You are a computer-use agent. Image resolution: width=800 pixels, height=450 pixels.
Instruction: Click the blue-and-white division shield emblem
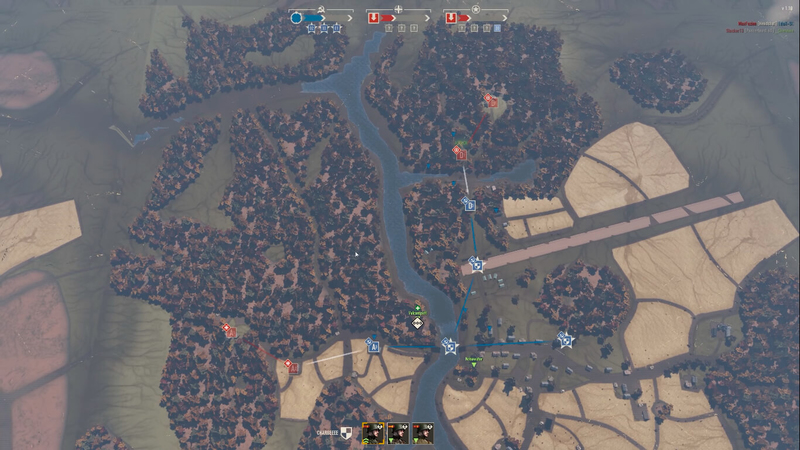click(x=347, y=432)
